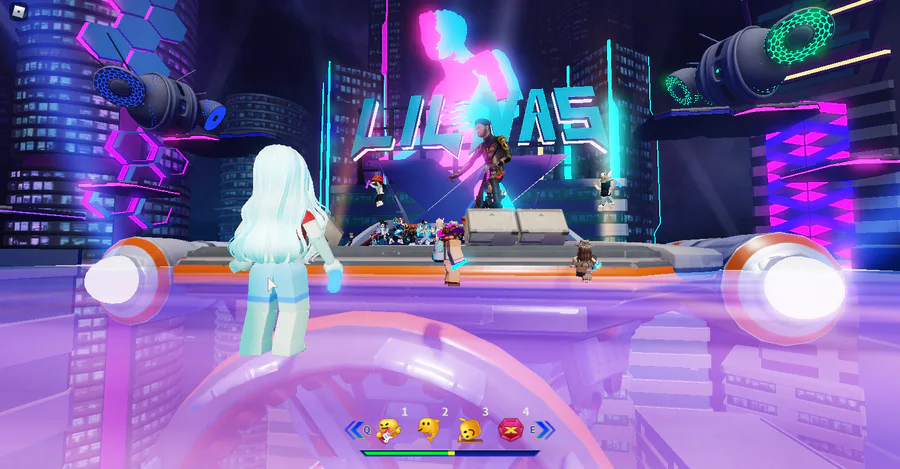This screenshot has width=900, height=469.
Task: Trigger the headstand emote
Action: click(470, 430)
